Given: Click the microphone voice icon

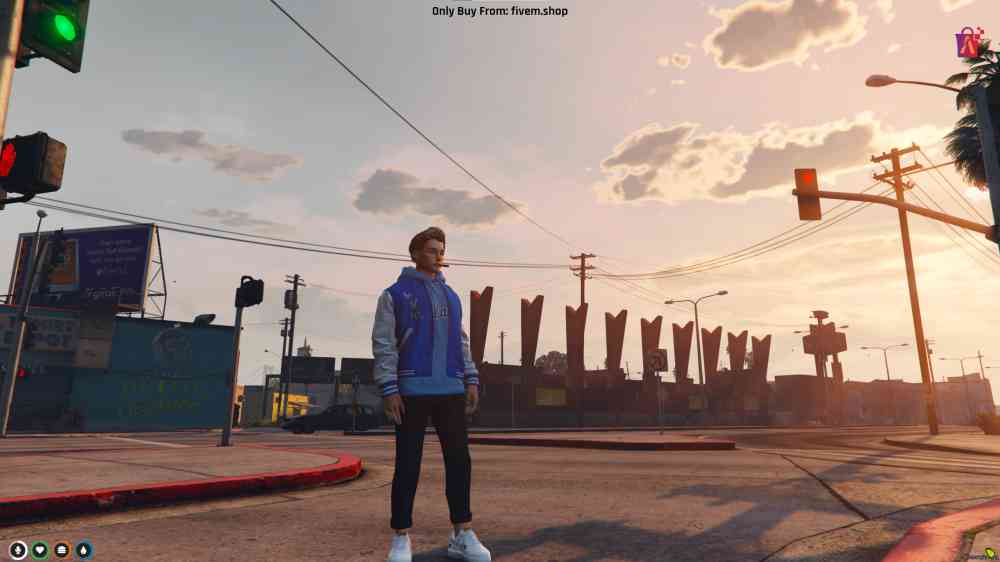Looking at the screenshot, I should pos(18,550).
